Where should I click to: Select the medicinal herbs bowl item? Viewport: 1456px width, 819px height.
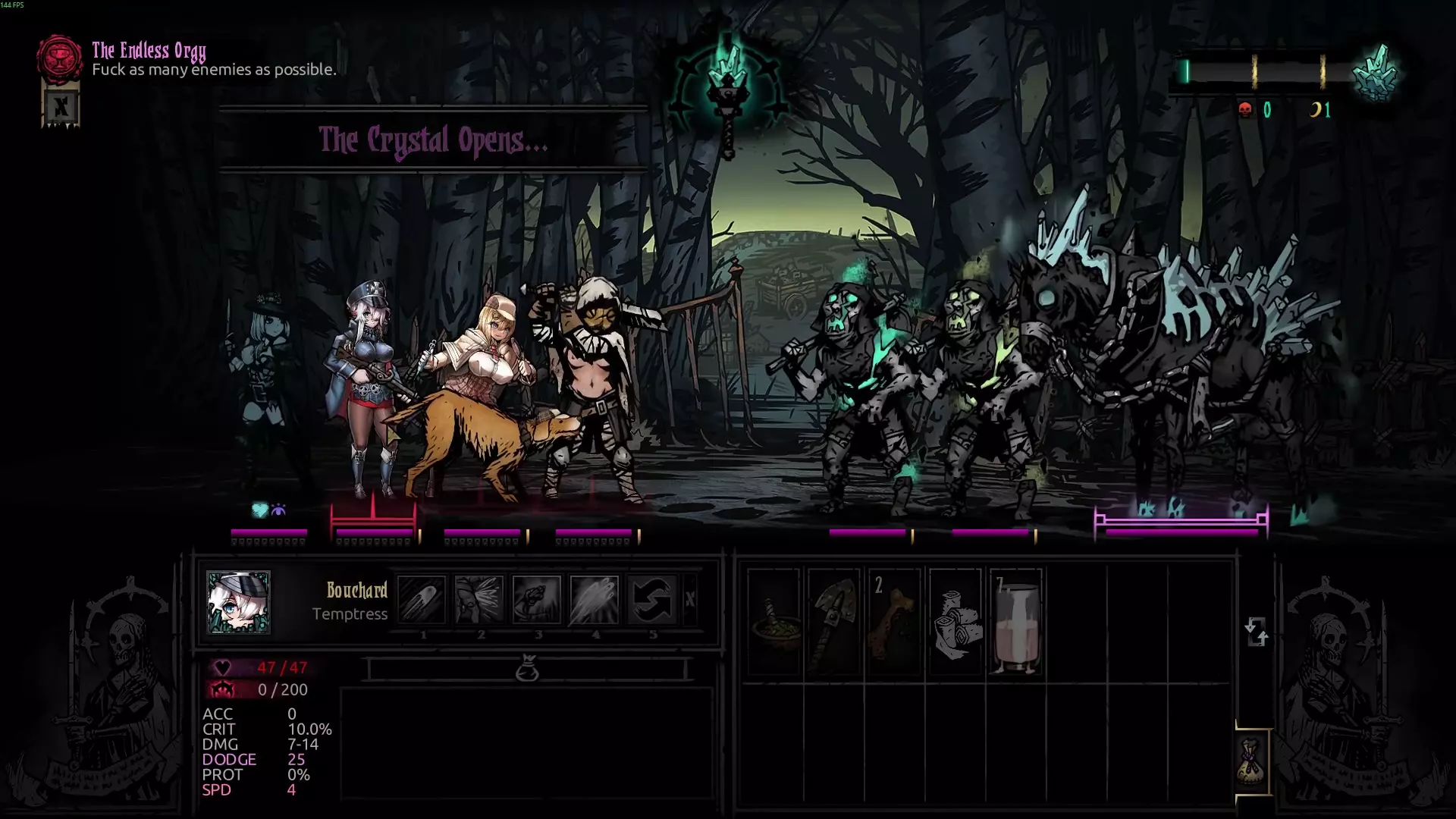click(773, 622)
